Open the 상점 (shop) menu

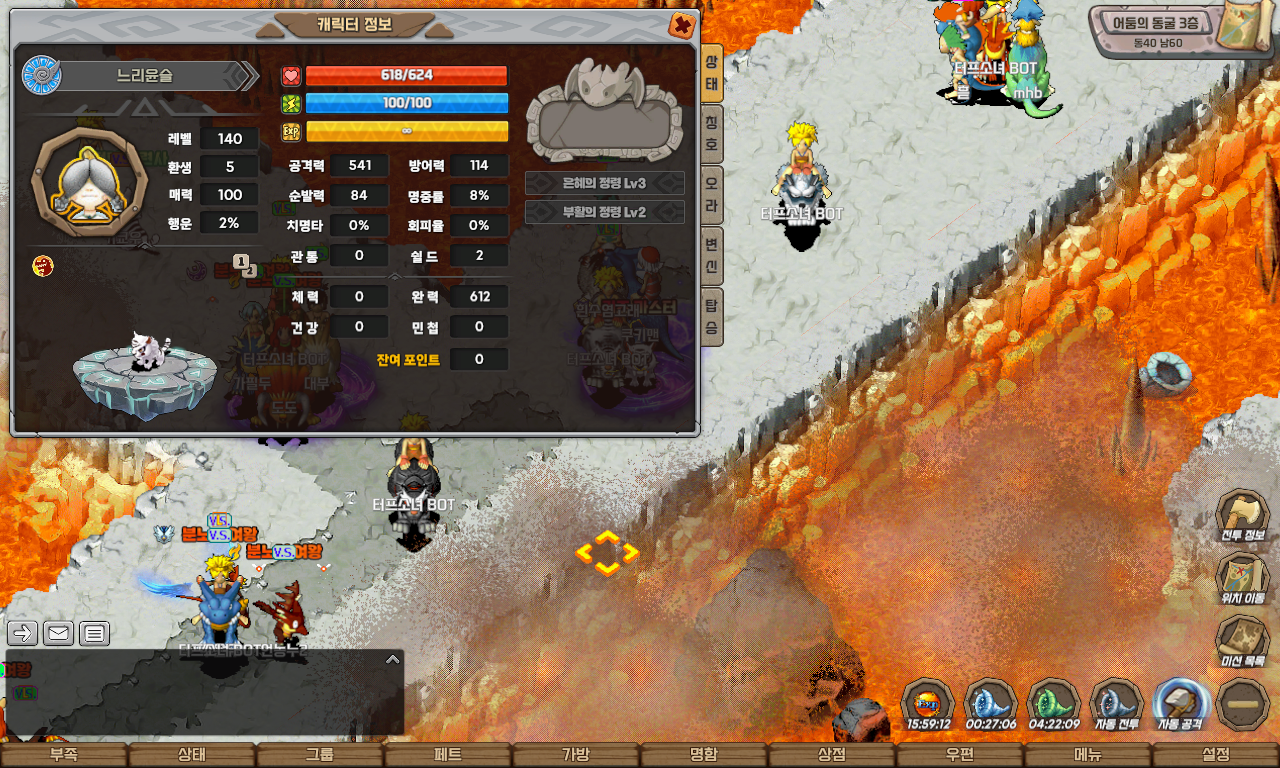point(831,755)
